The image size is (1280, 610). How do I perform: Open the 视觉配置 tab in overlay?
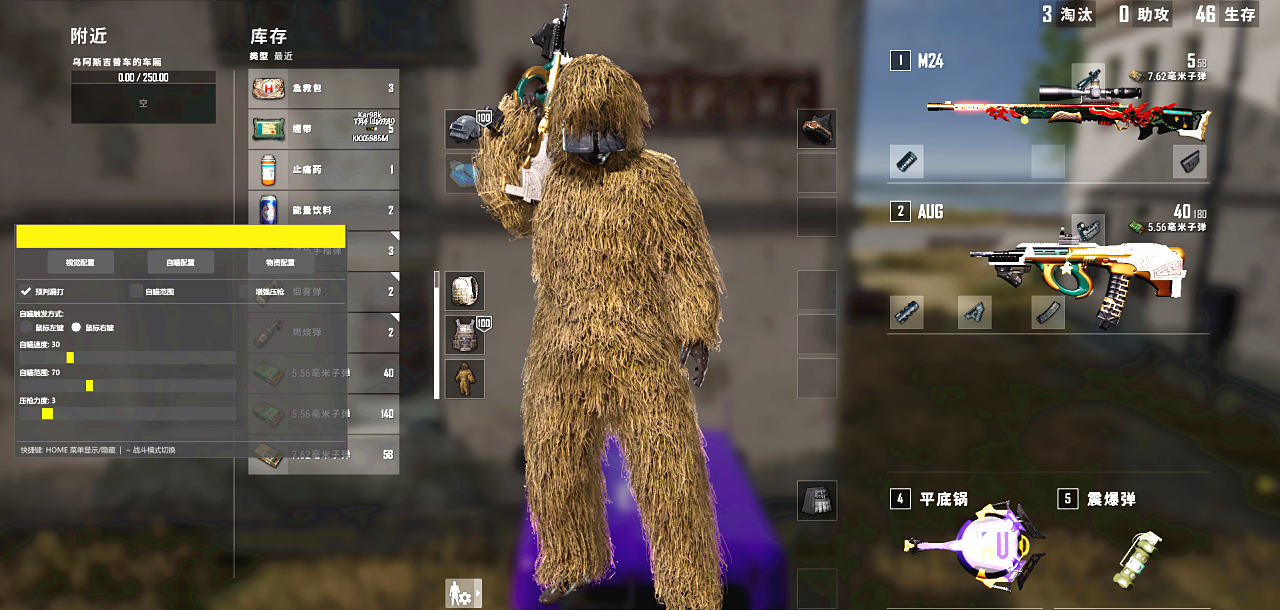80,263
